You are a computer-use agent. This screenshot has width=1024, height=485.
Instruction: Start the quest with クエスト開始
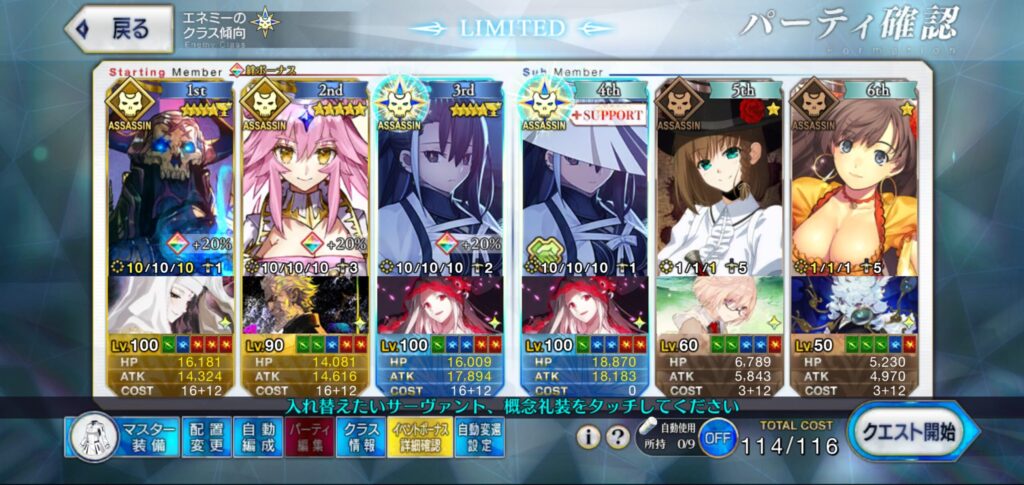[912, 434]
